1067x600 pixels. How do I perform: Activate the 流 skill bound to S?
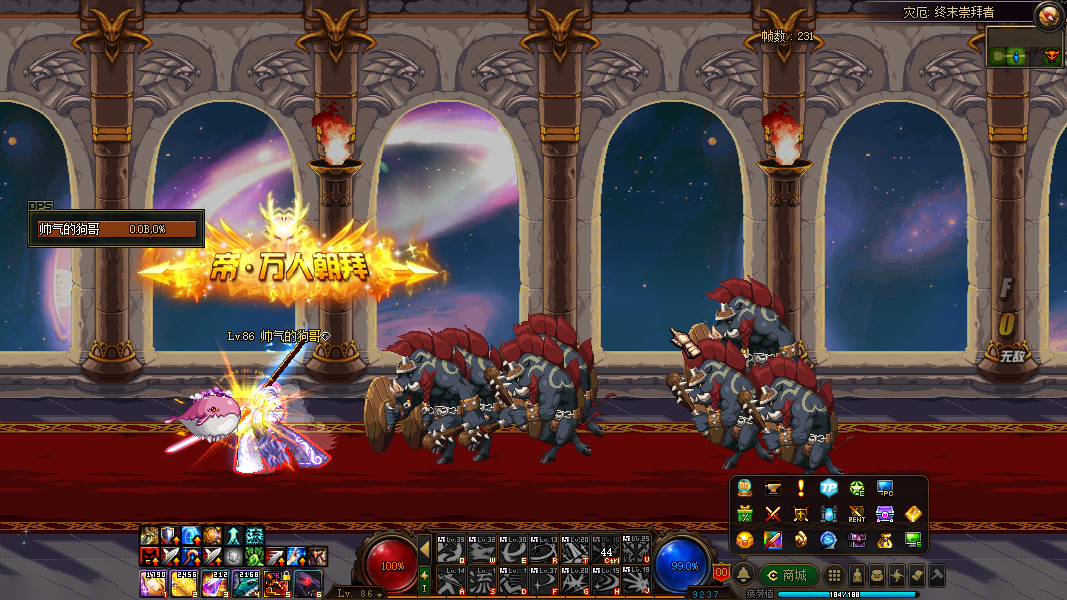481,579
